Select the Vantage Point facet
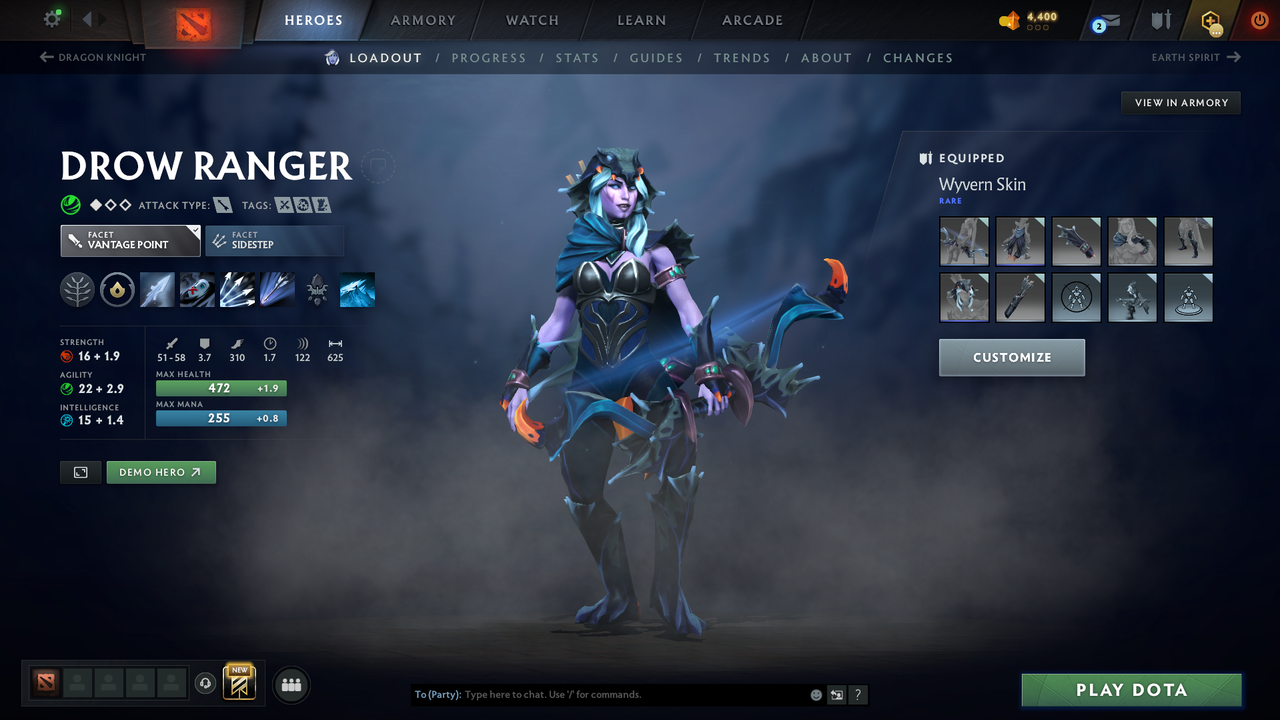The image size is (1280, 720). tap(130, 240)
